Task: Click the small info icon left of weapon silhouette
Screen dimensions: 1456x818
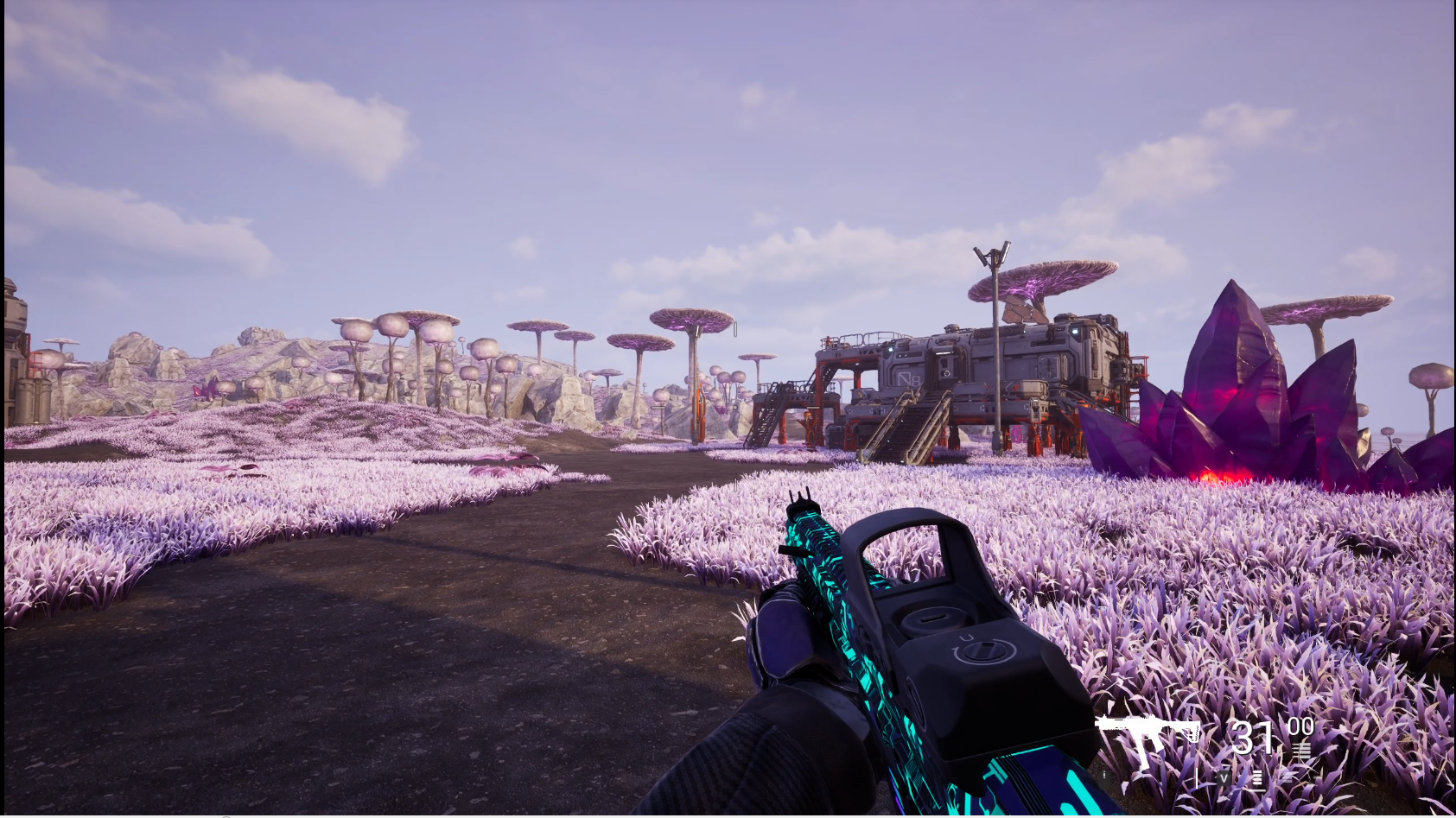Action: tap(1104, 775)
